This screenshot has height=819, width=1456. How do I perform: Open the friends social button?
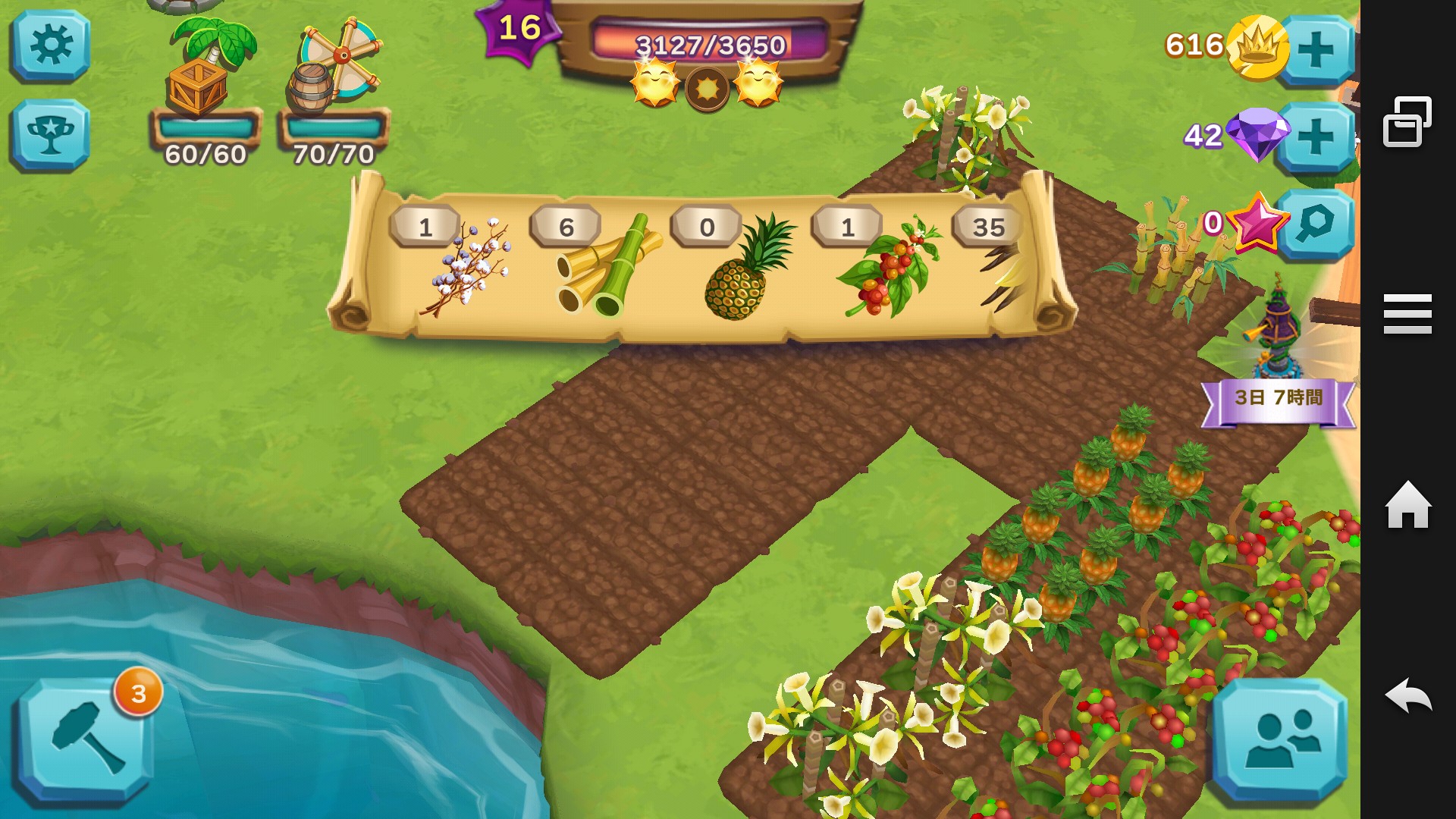(1280, 740)
